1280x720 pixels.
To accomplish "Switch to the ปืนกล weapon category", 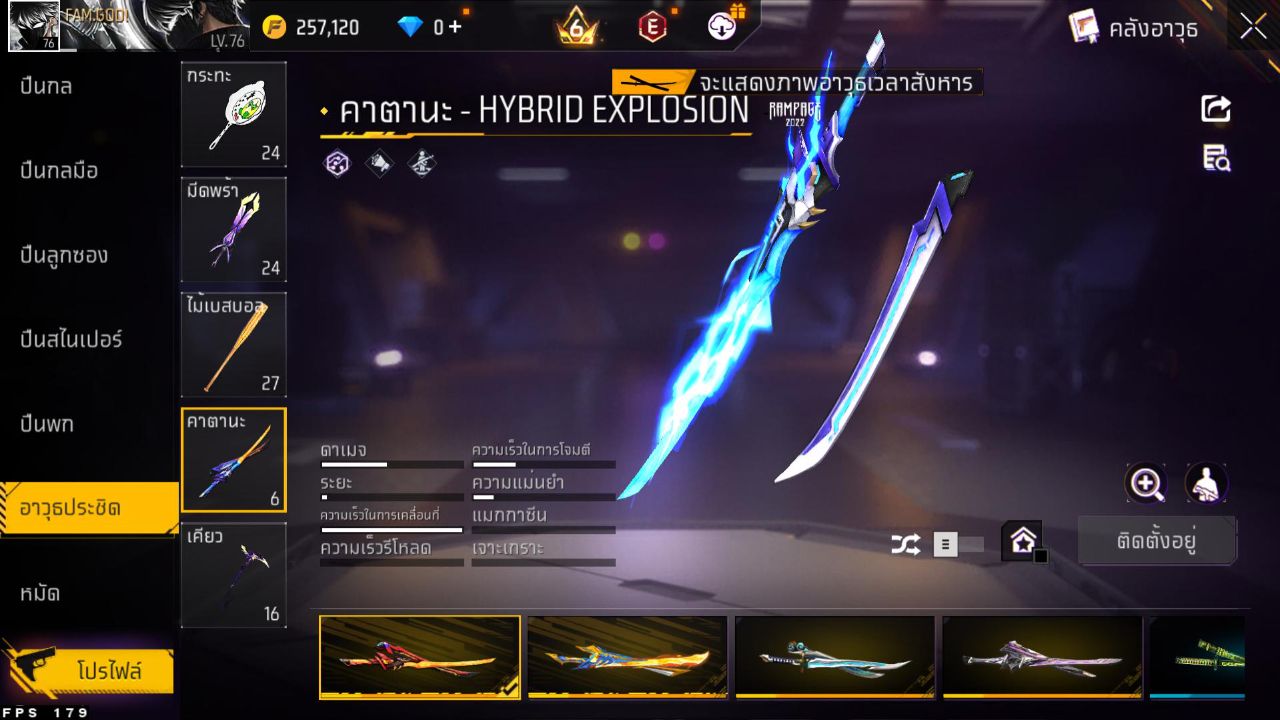I will point(47,87).
